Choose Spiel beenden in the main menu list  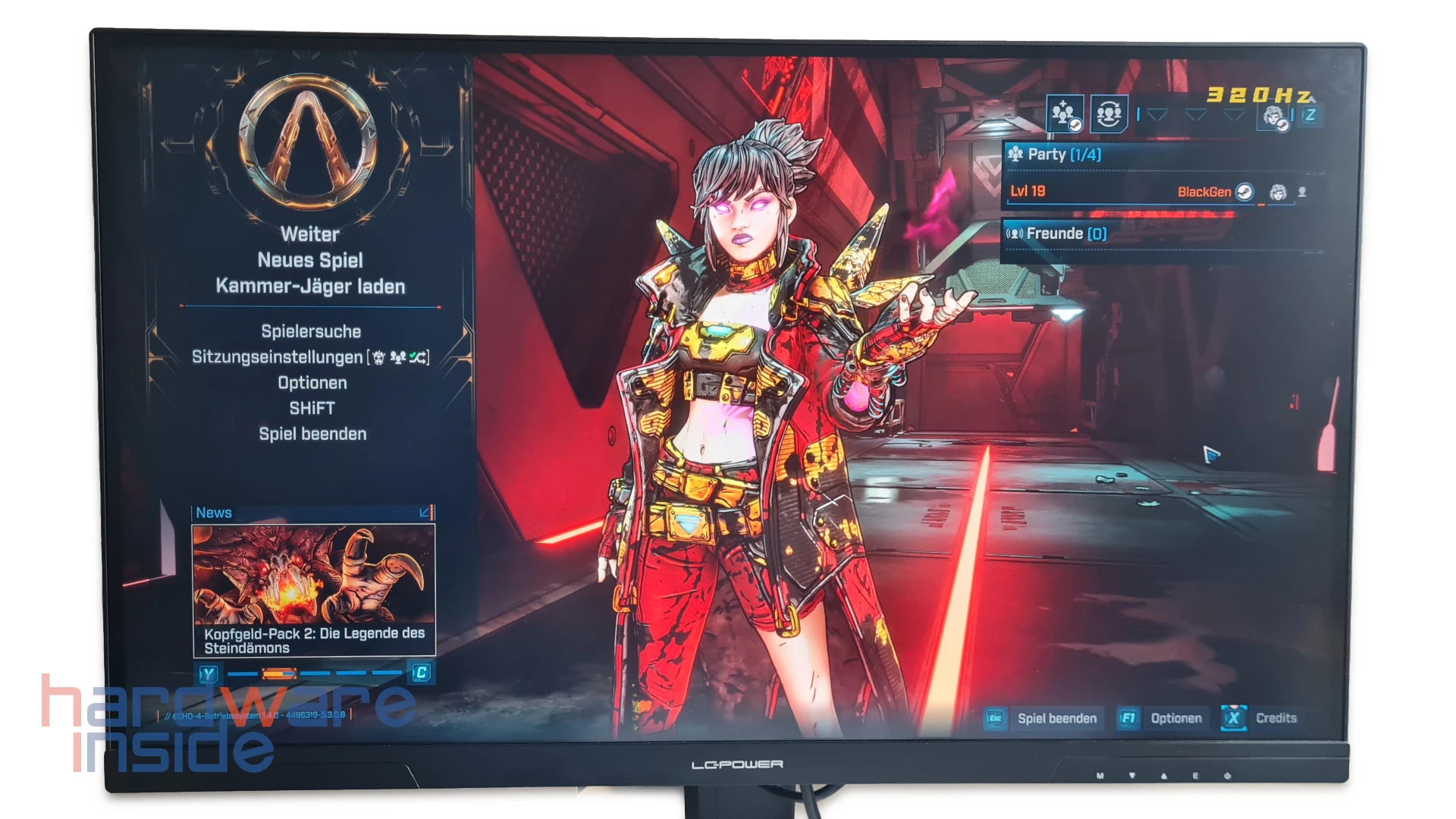point(312,434)
